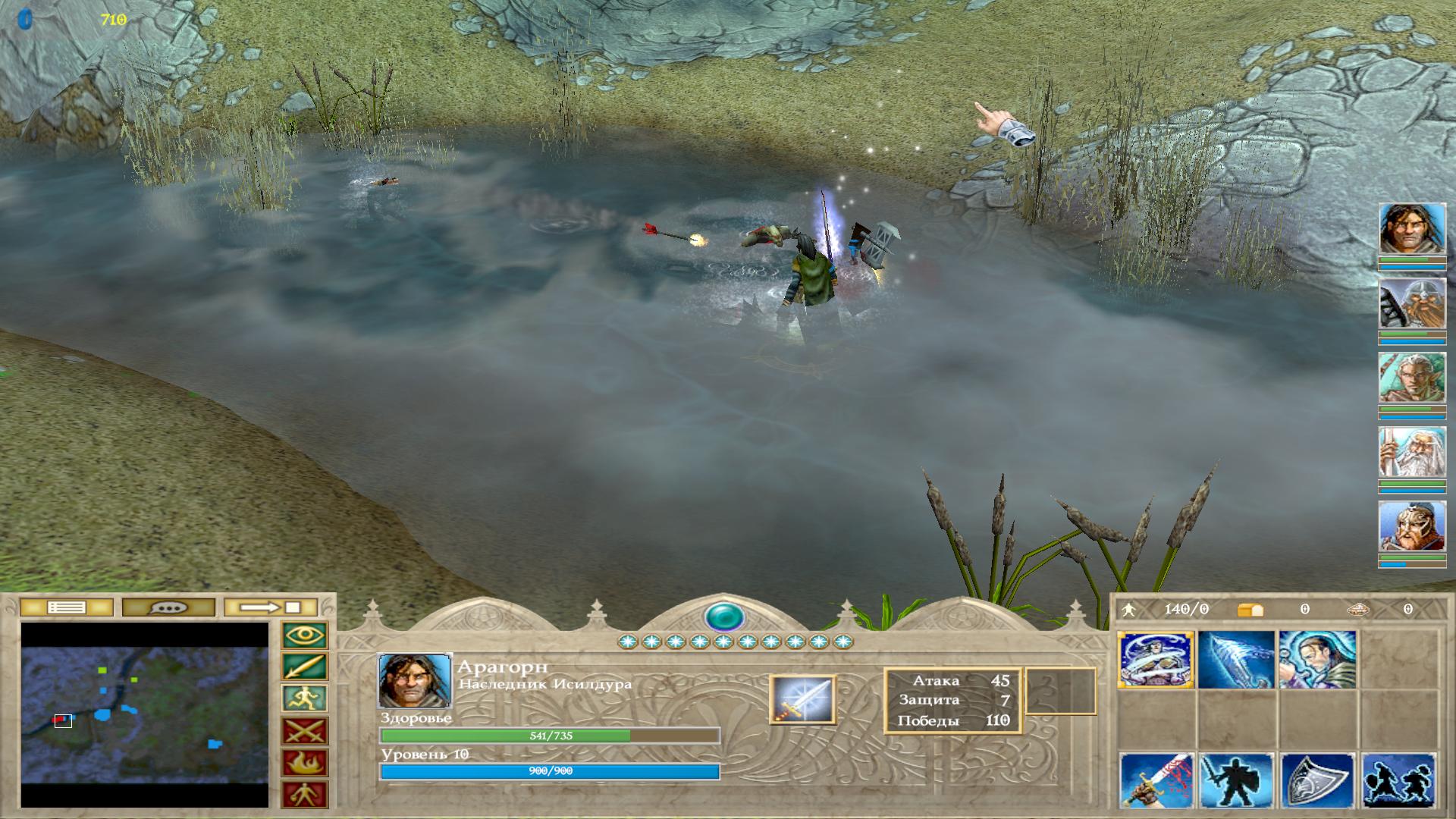The height and width of the screenshot is (819, 1456).
Task: Cast the glowing hooded man ability
Action: point(1316,660)
